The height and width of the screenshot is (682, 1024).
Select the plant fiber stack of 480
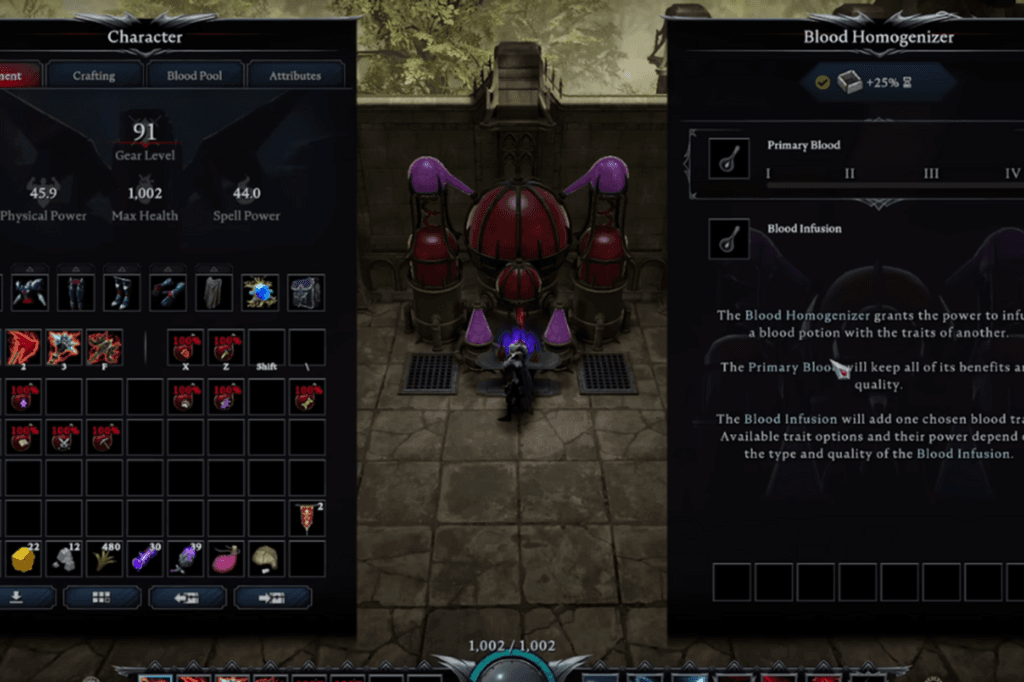(x=106, y=558)
